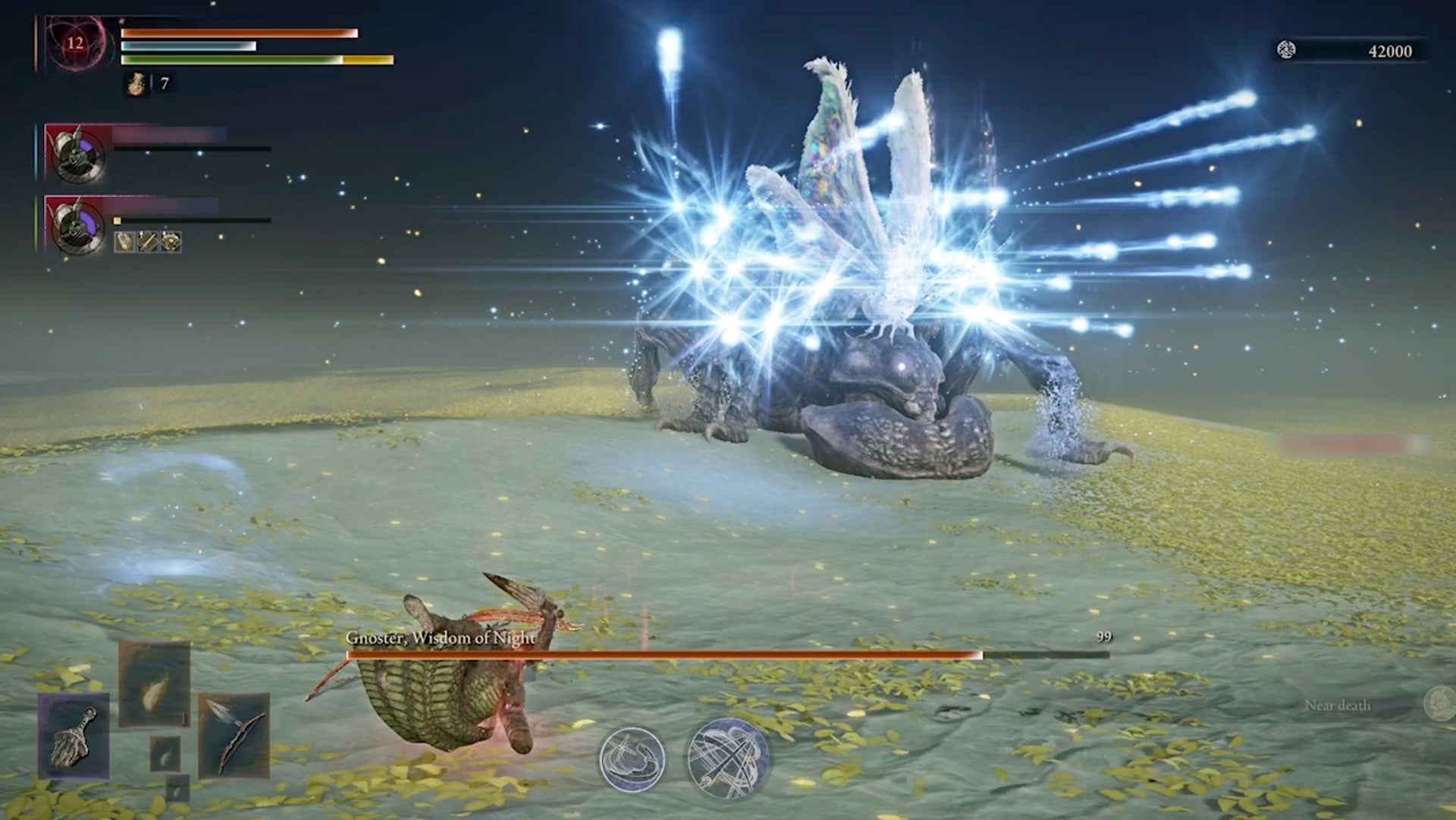Click the armor buff icon under the second ally
Viewport: 1456px width, 820px height.
171,242
